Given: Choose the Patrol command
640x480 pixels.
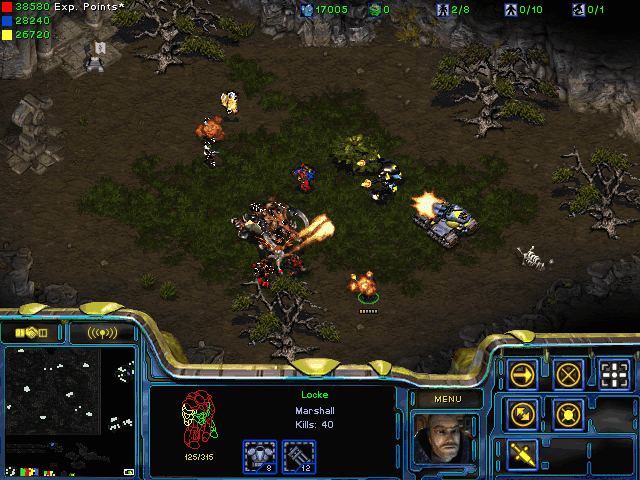Looking at the screenshot, I should [x=523, y=413].
